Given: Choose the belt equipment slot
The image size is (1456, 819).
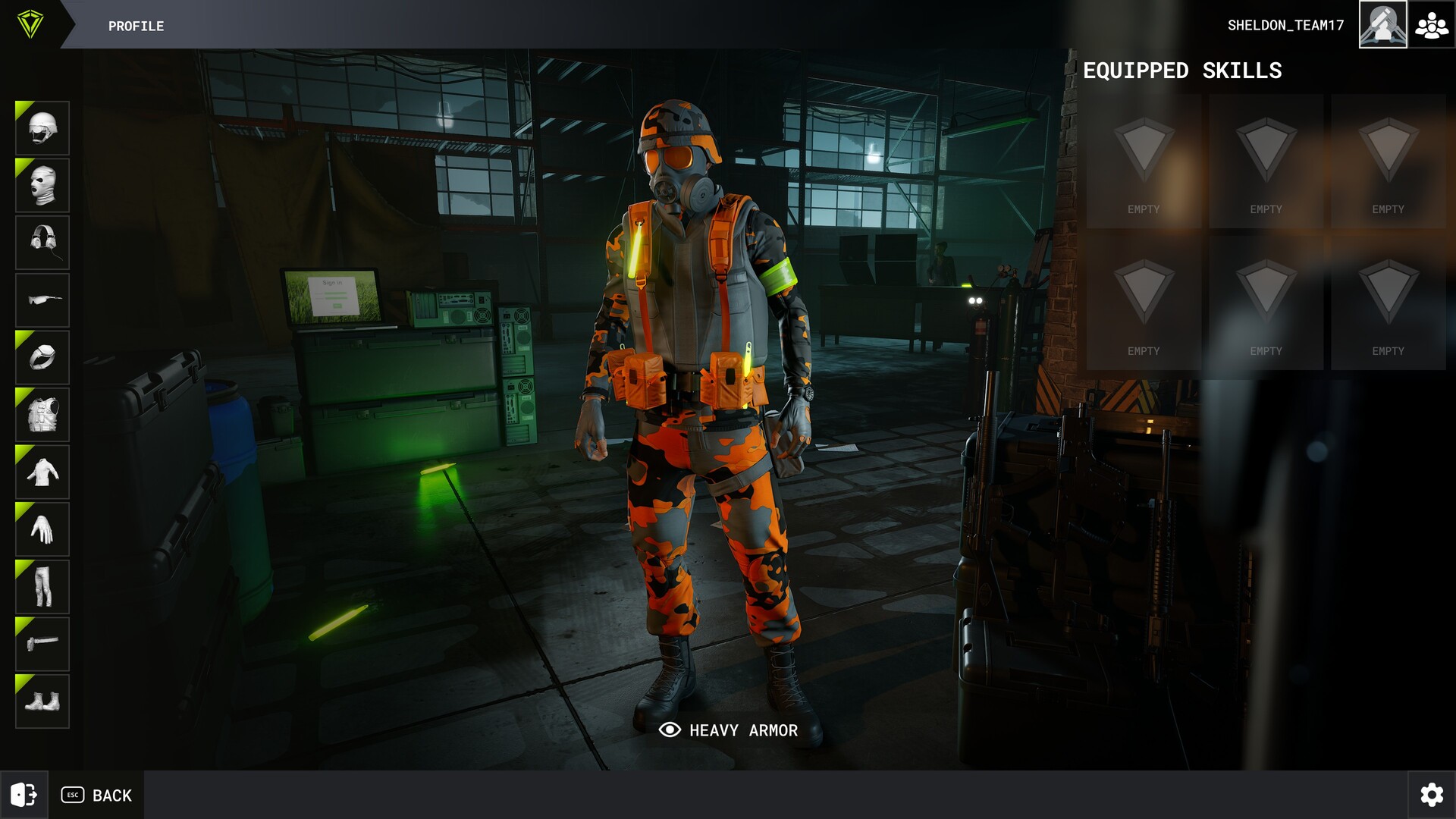Looking at the screenshot, I should (x=42, y=645).
